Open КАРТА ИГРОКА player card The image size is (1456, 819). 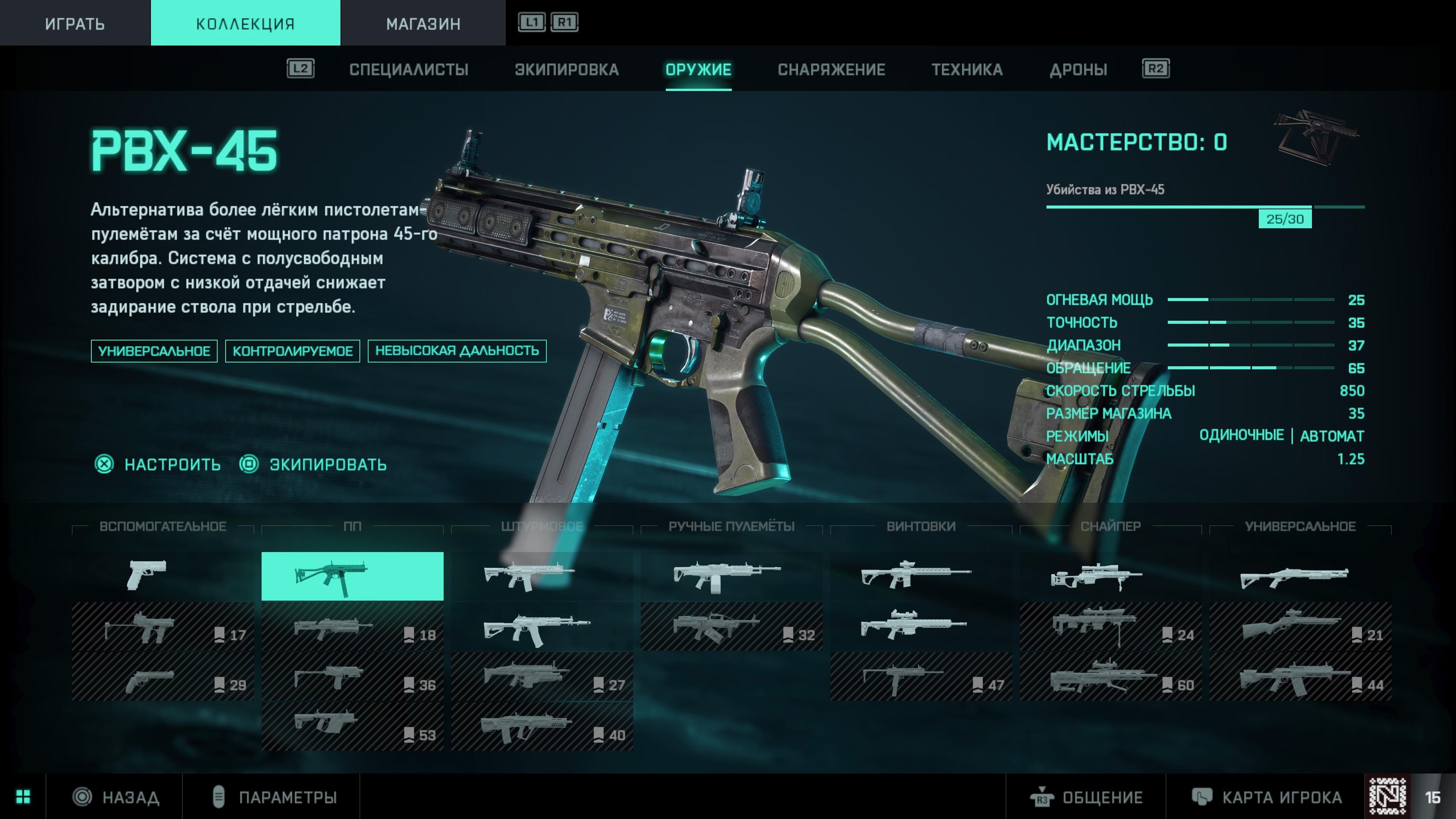tap(1281, 797)
